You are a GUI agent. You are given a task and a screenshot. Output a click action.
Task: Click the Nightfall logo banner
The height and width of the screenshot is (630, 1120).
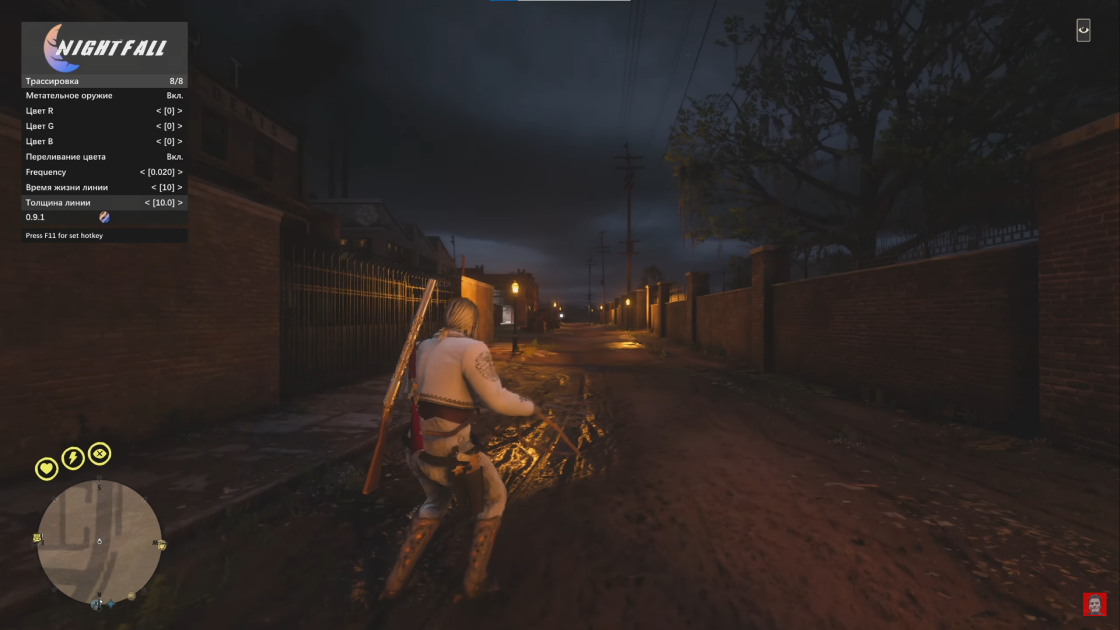(x=104, y=47)
